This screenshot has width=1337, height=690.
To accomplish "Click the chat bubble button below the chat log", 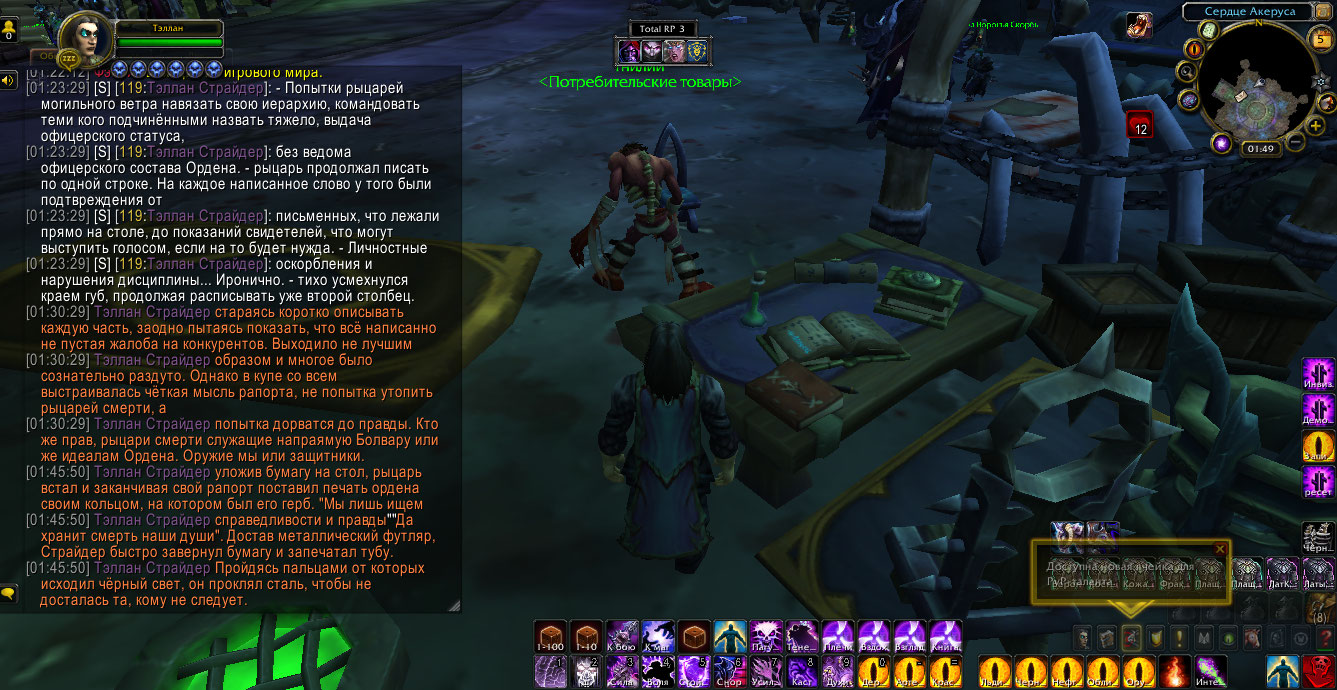I will point(9,593).
